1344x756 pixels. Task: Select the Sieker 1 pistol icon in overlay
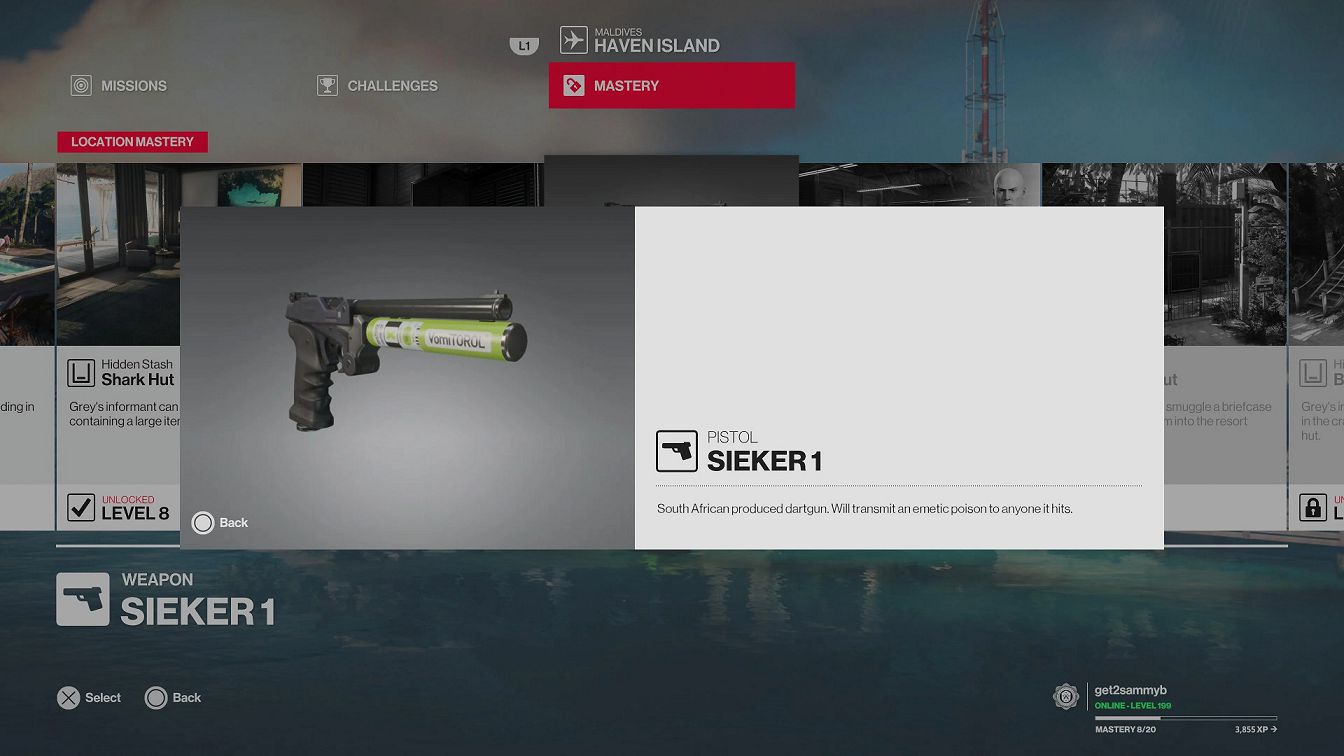pyautogui.click(x=677, y=451)
